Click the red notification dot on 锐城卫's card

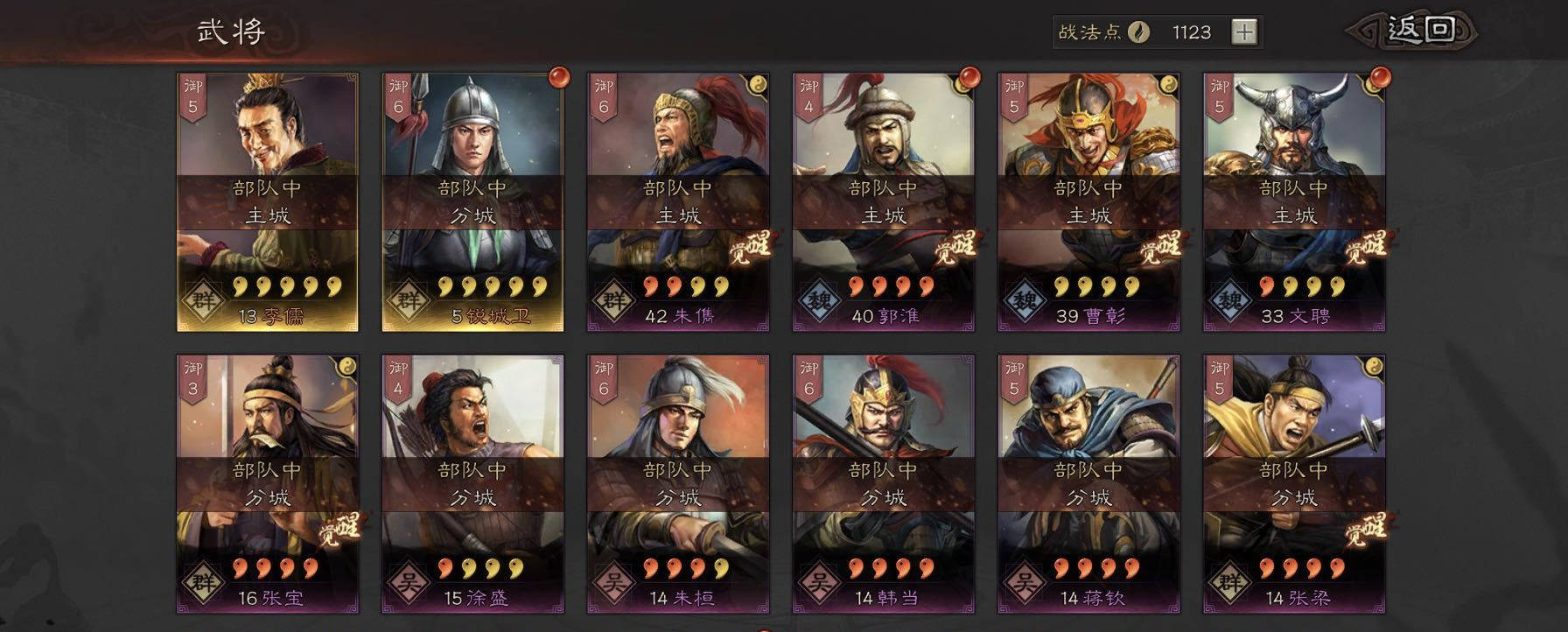(557, 79)
